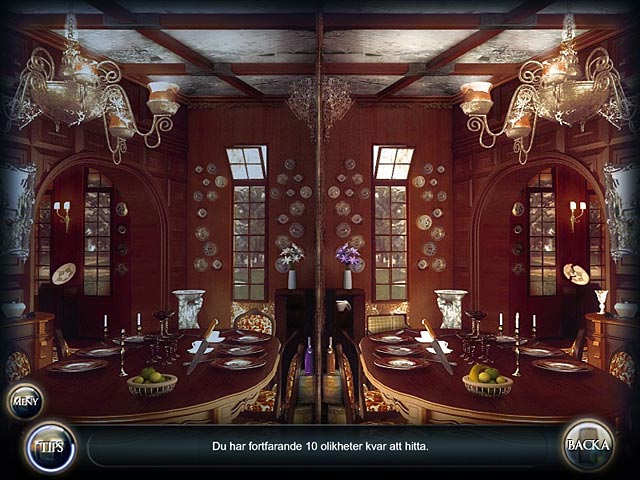640x480 pixels.
Task: Open the MENY menu button
Action: (24, 401)
